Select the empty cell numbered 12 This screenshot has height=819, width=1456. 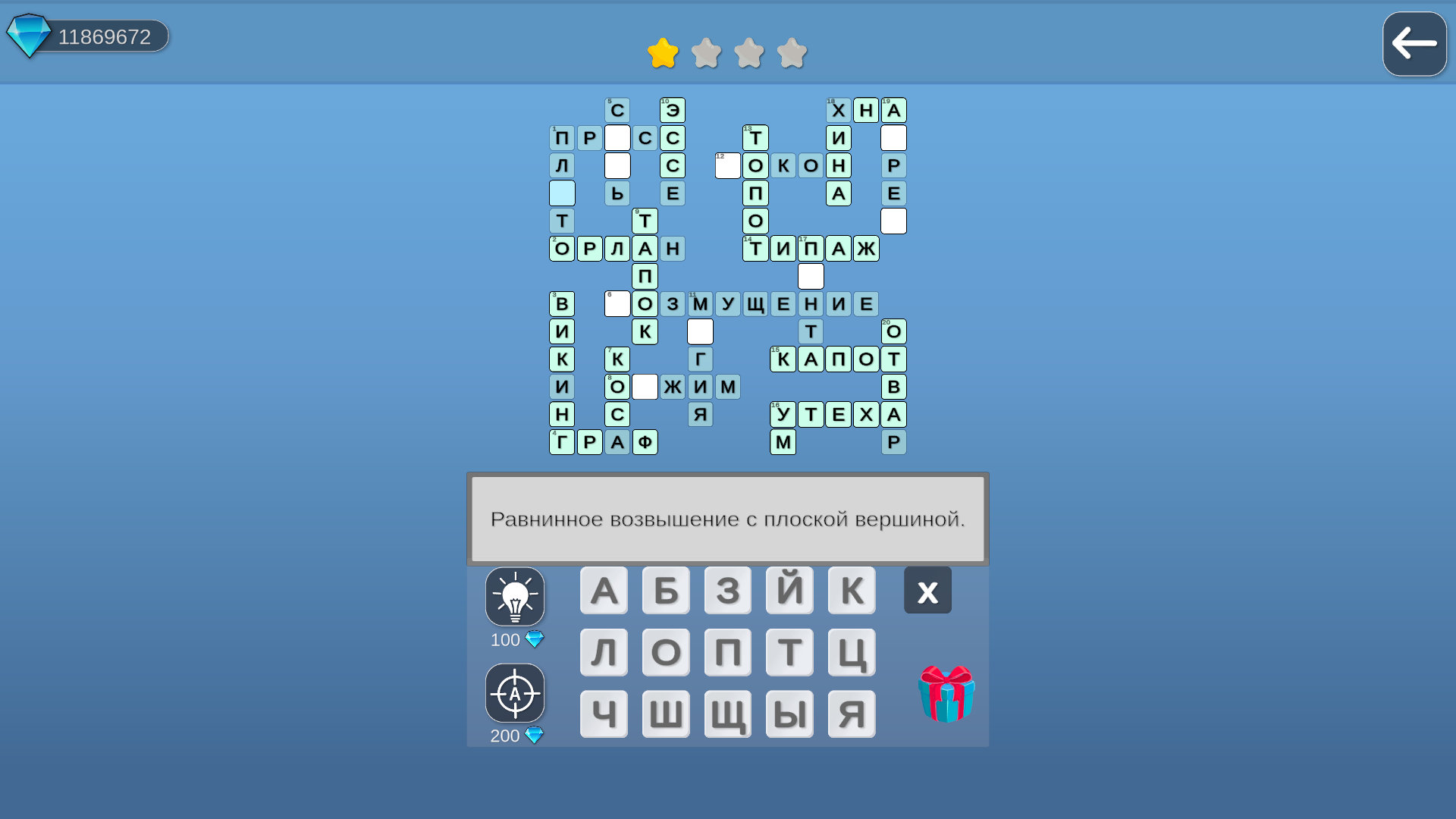tap(726, 165)
